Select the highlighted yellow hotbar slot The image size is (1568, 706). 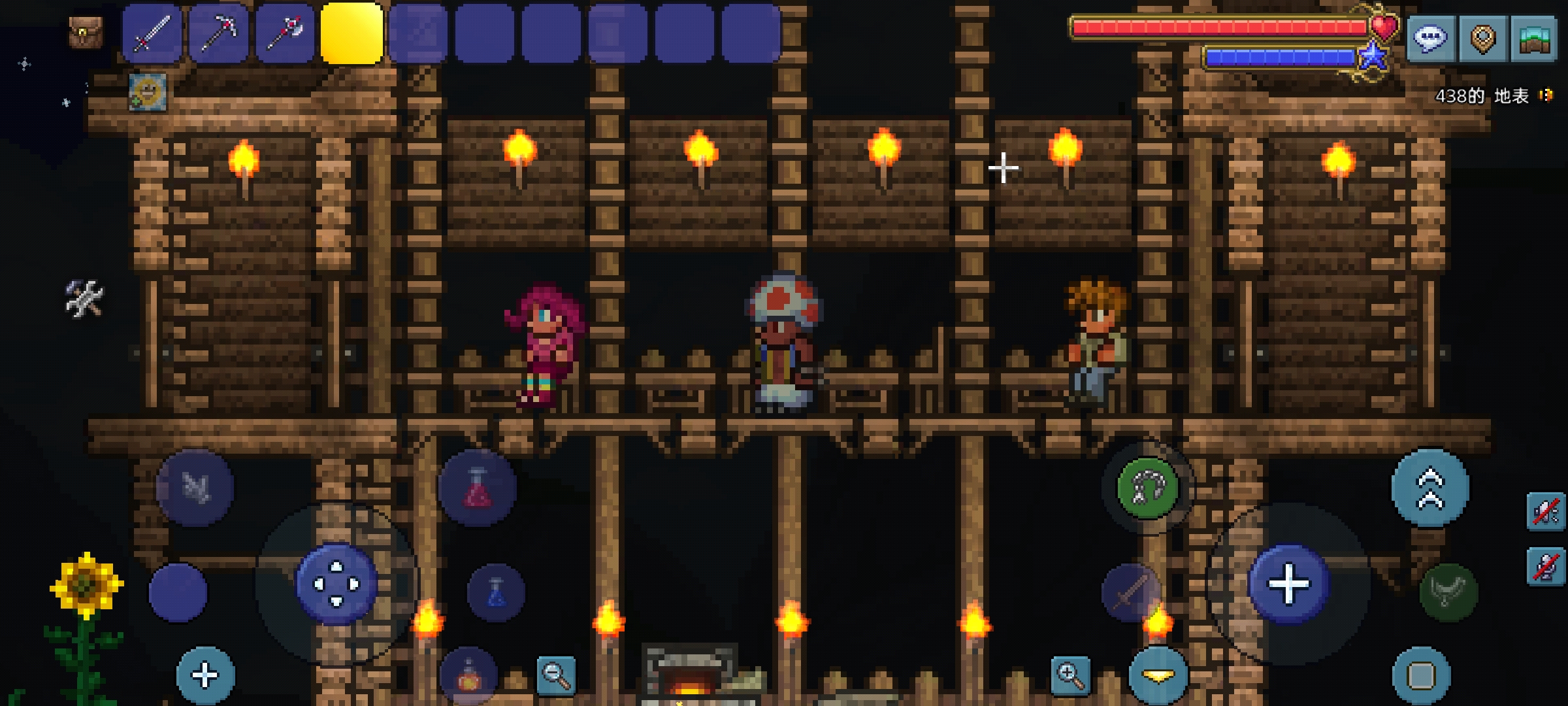coord(351,33)
